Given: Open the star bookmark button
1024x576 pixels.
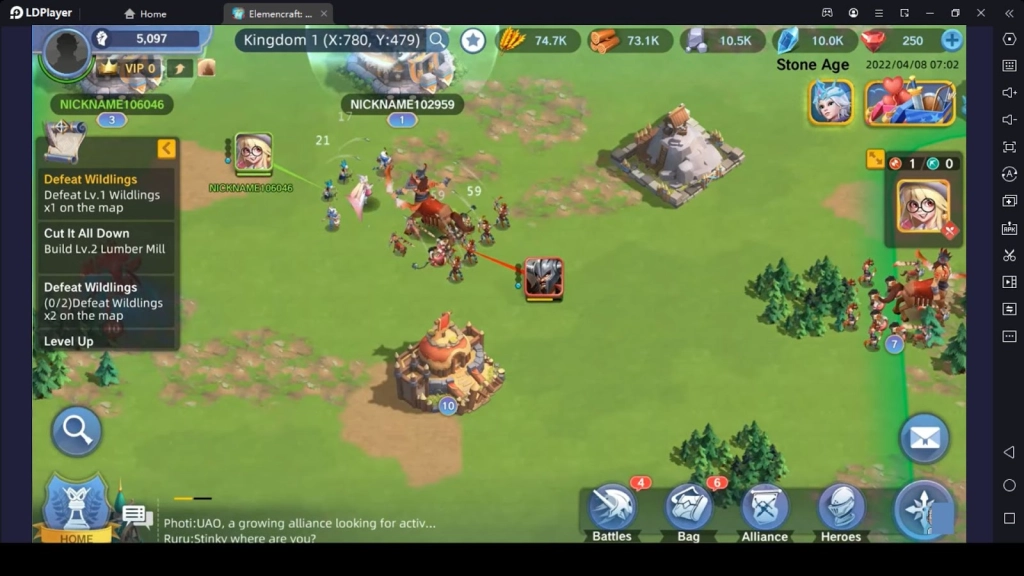Looking at the screenshot, I should [x=473, y=40].
